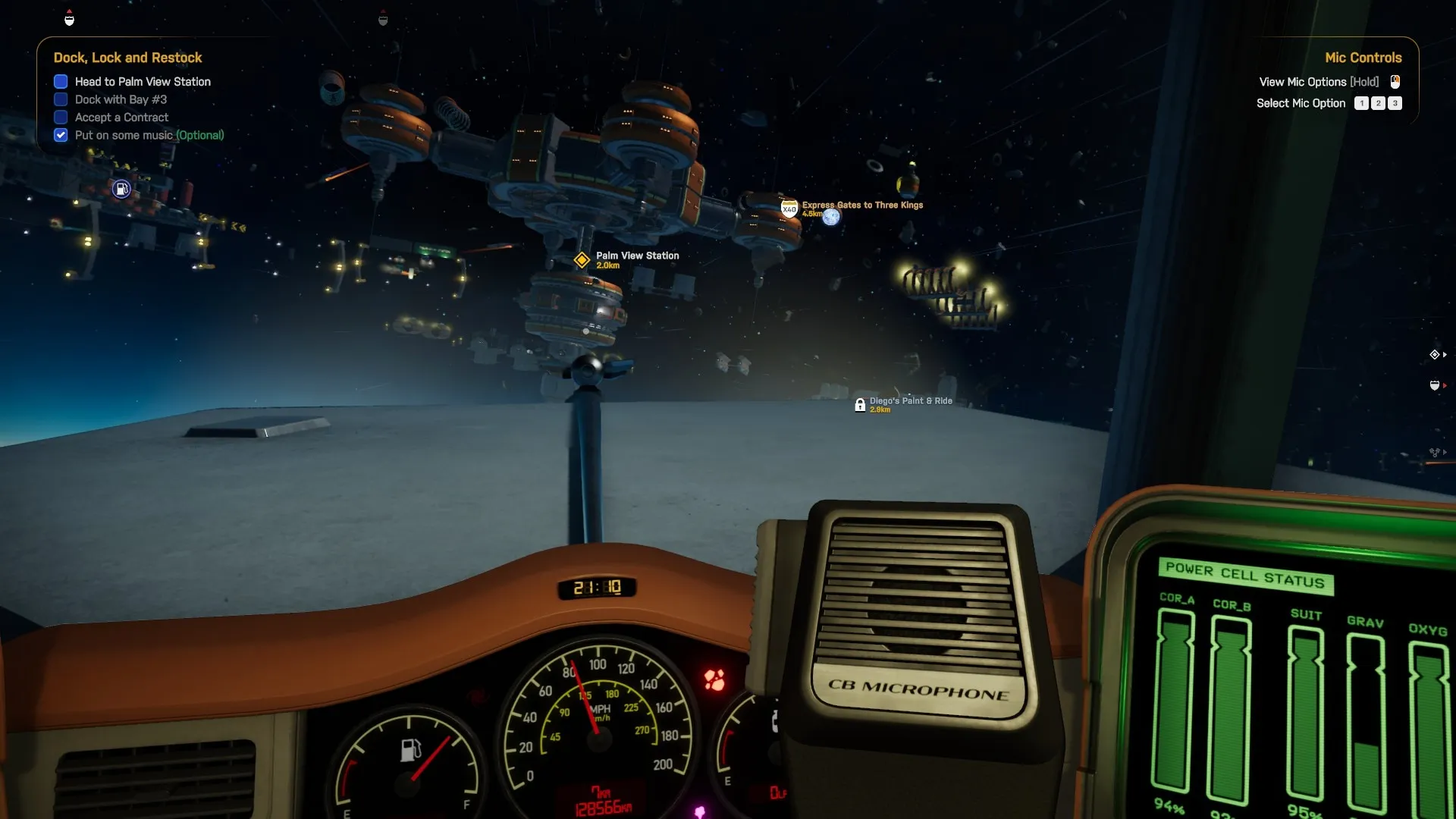This screenshot has height=819, width=1456.
Task: Select the locked Diego's Paint & Ride marker
Action: (860, 405)
